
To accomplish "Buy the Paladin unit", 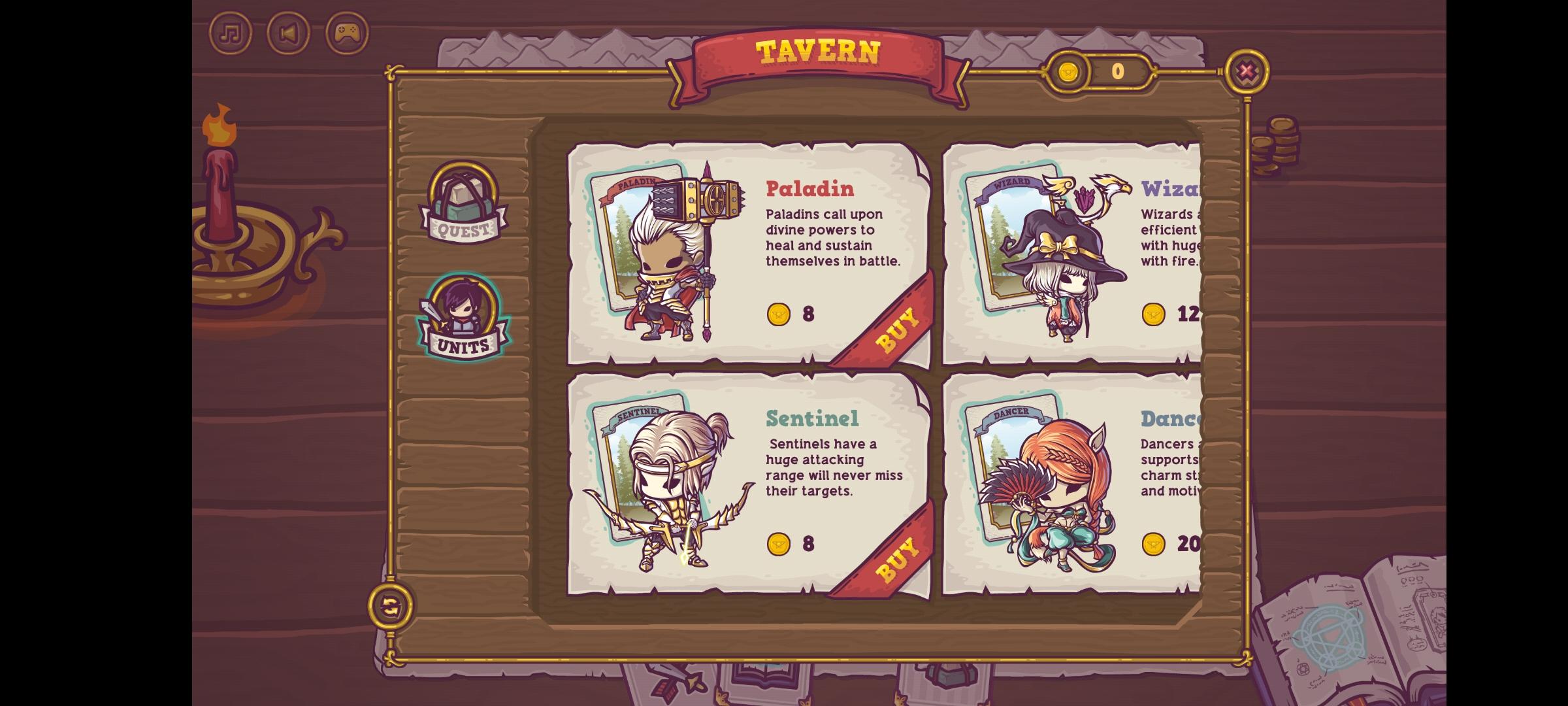I will (898, 327).
